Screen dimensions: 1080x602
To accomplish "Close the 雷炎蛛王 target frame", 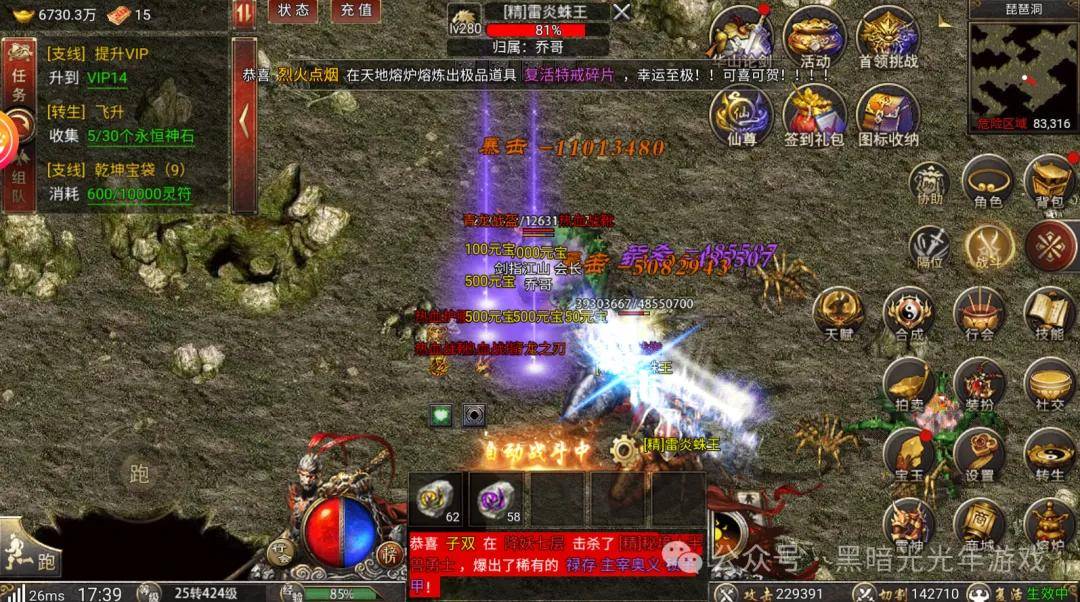I will (x=621, y=12).
